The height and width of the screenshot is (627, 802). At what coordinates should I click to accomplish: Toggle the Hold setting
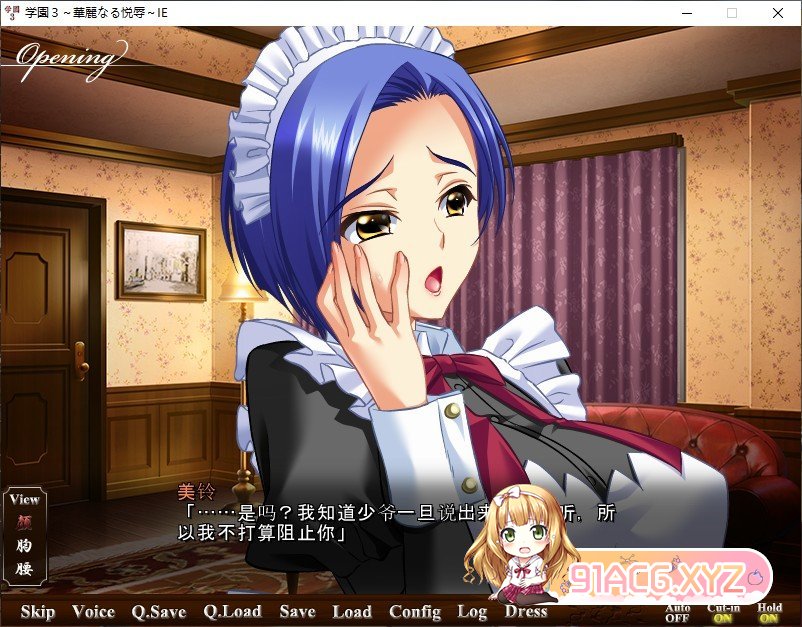(x=770, y=613)
